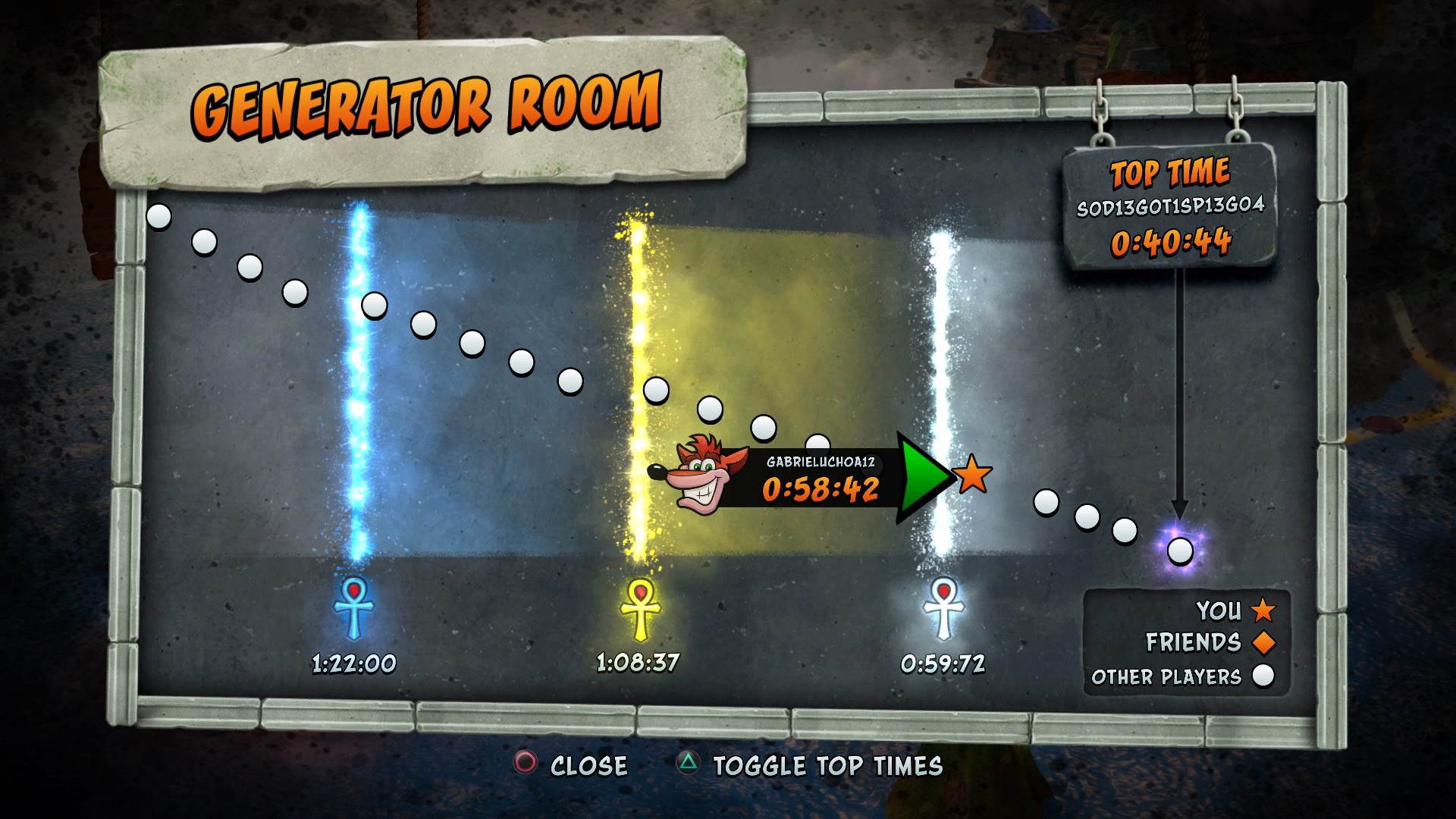This screenshot has height=819, width=1456.
Task: Close the Generator Room leaderboard
Action: tap(572, 764)
